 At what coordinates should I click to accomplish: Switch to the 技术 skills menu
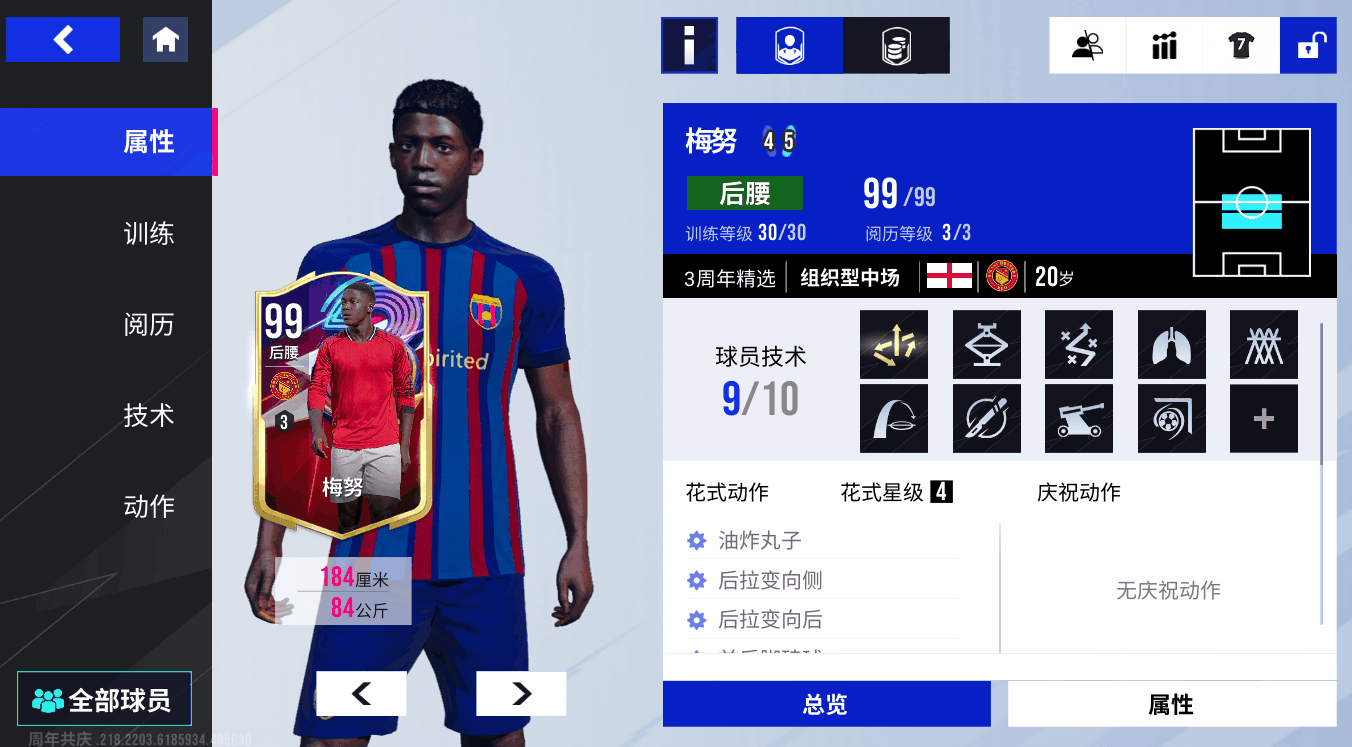click(148, 416)
